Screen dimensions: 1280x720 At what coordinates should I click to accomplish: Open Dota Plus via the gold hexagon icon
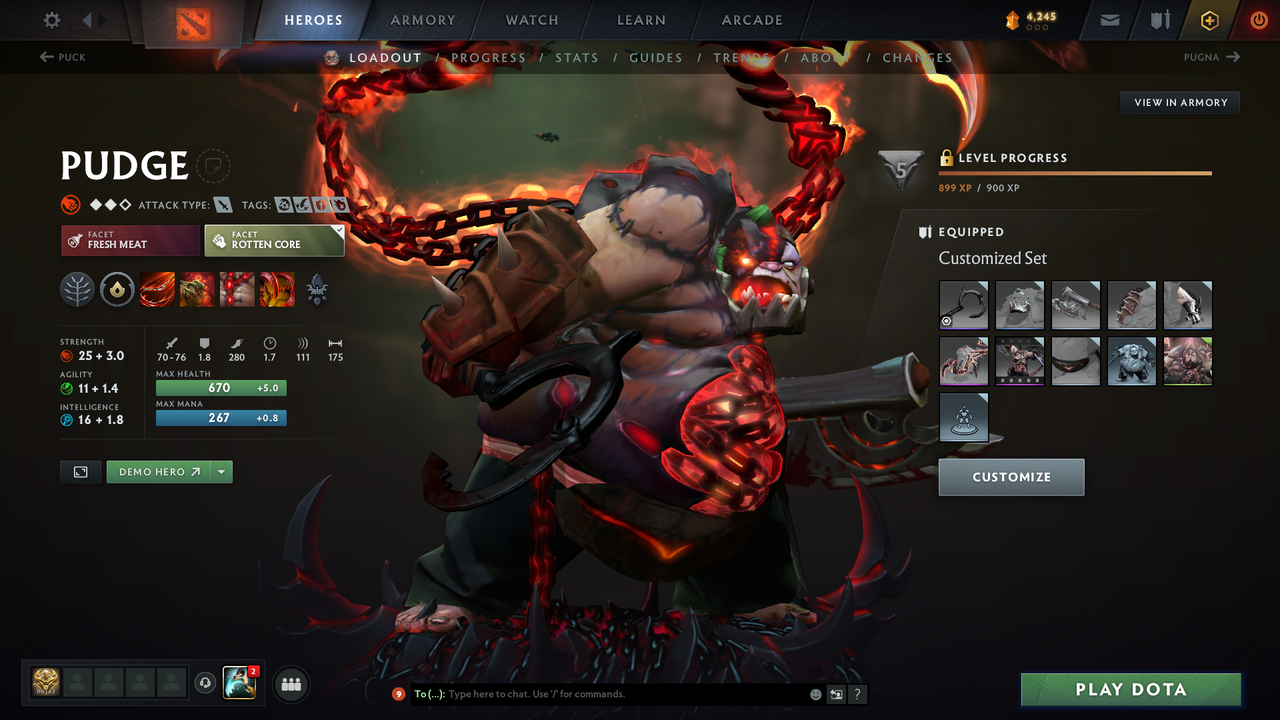(x=1209, y=20)
